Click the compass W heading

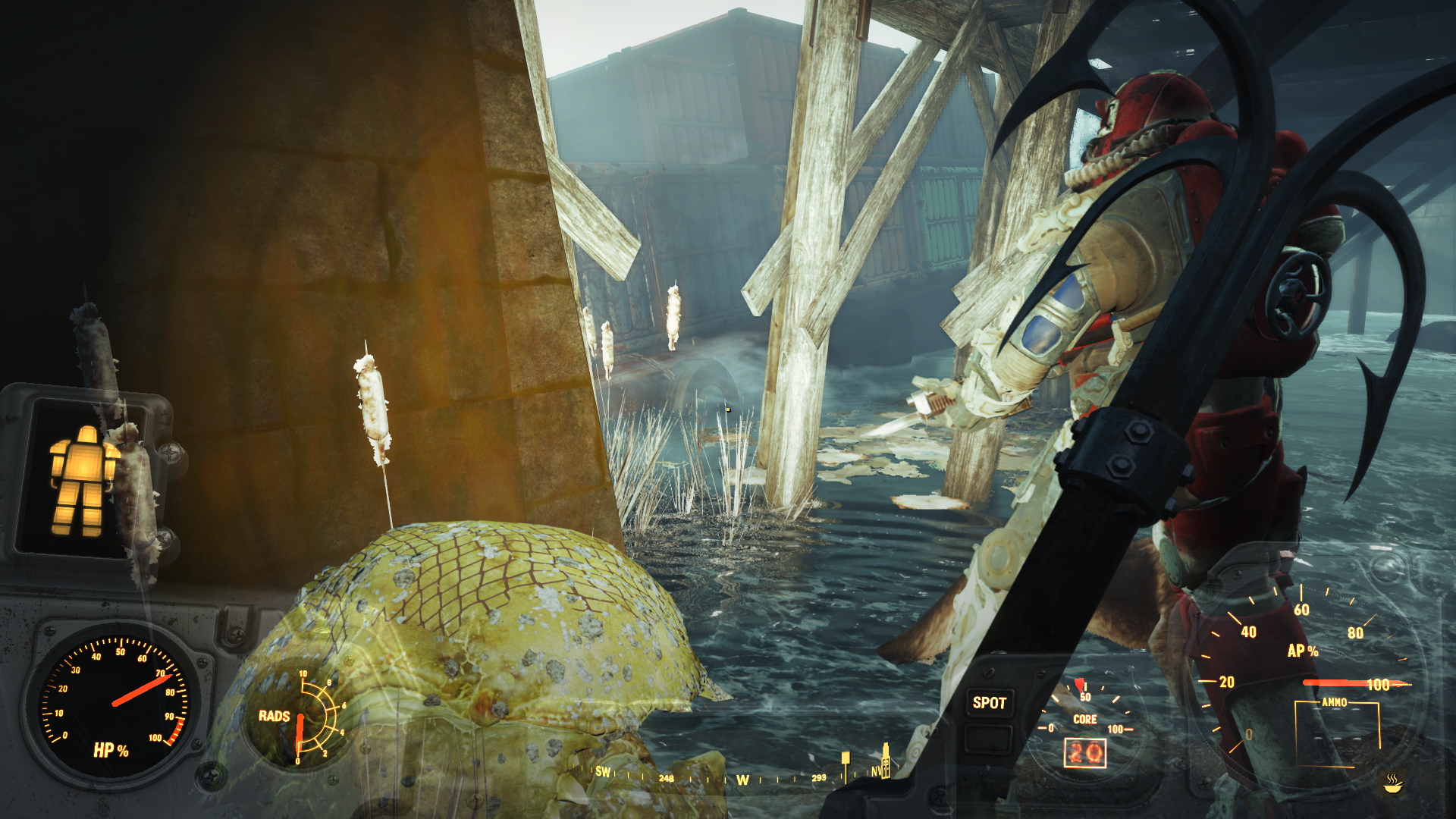(x=742, y=780)
